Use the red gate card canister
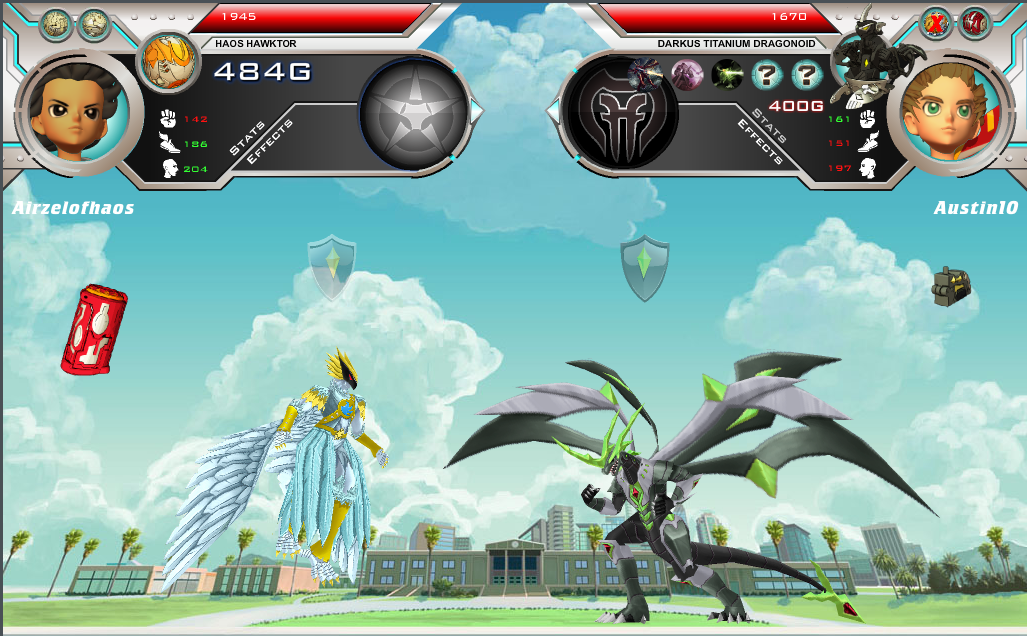Screen dimensions: 1027x636 coord(94,329)
